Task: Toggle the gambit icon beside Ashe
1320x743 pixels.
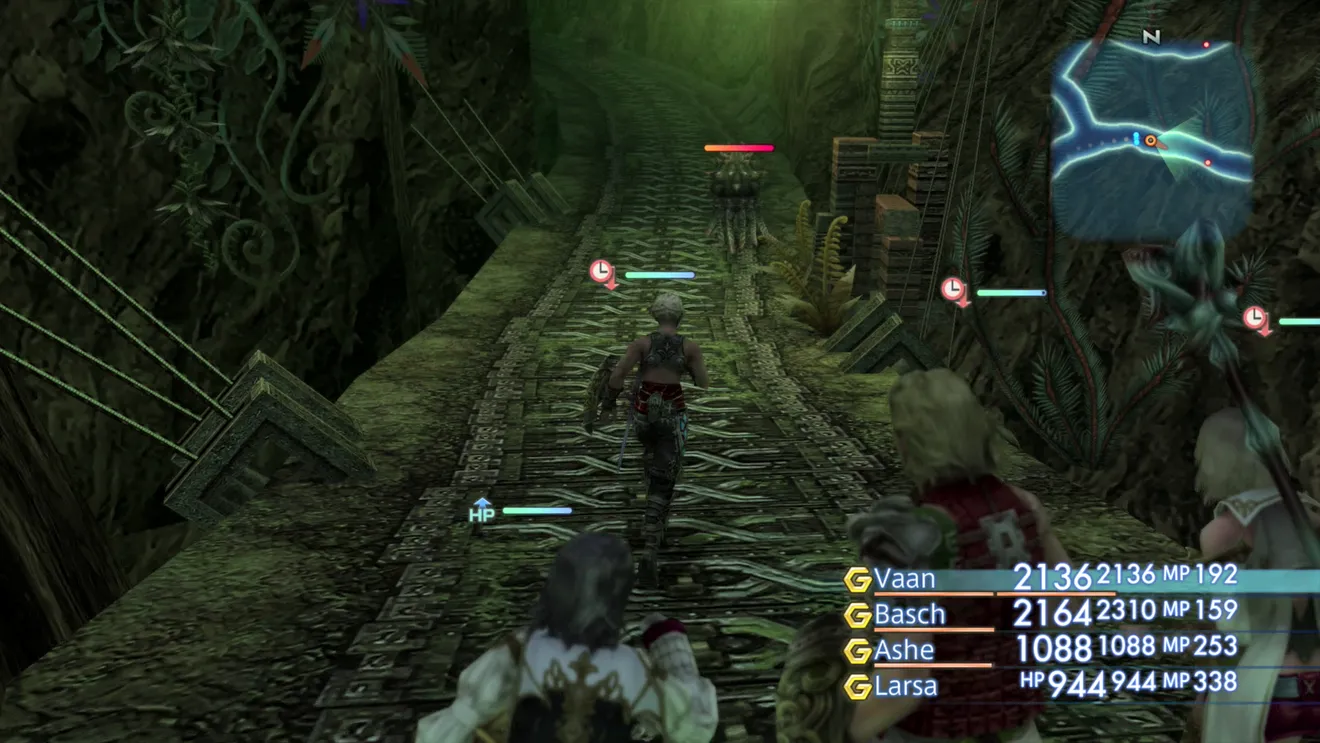Action: (x=857, y=651)
